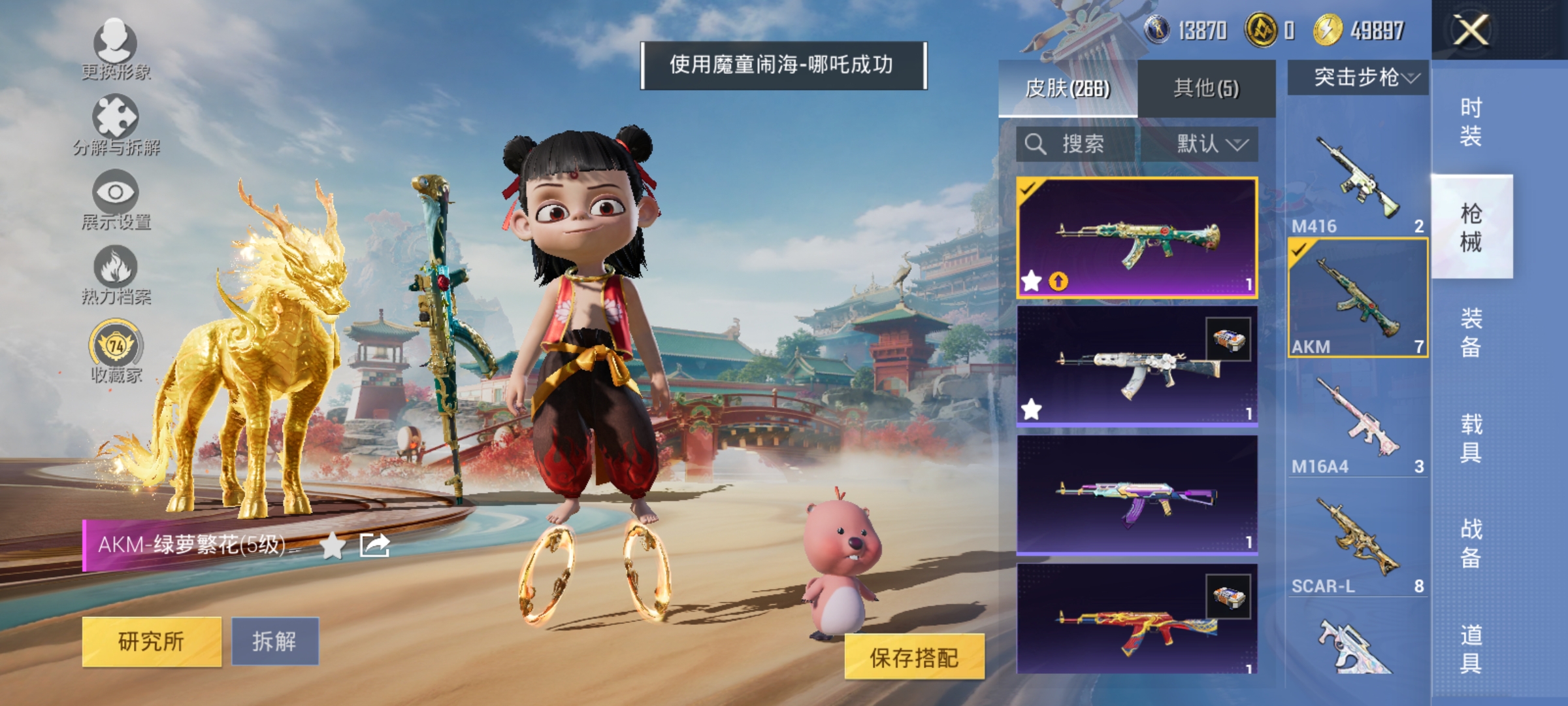Image resolution: width=1568 pixels, height=706 pixels.
Task: Open the 展示设置 display settings
Action: tap(116, 199)
